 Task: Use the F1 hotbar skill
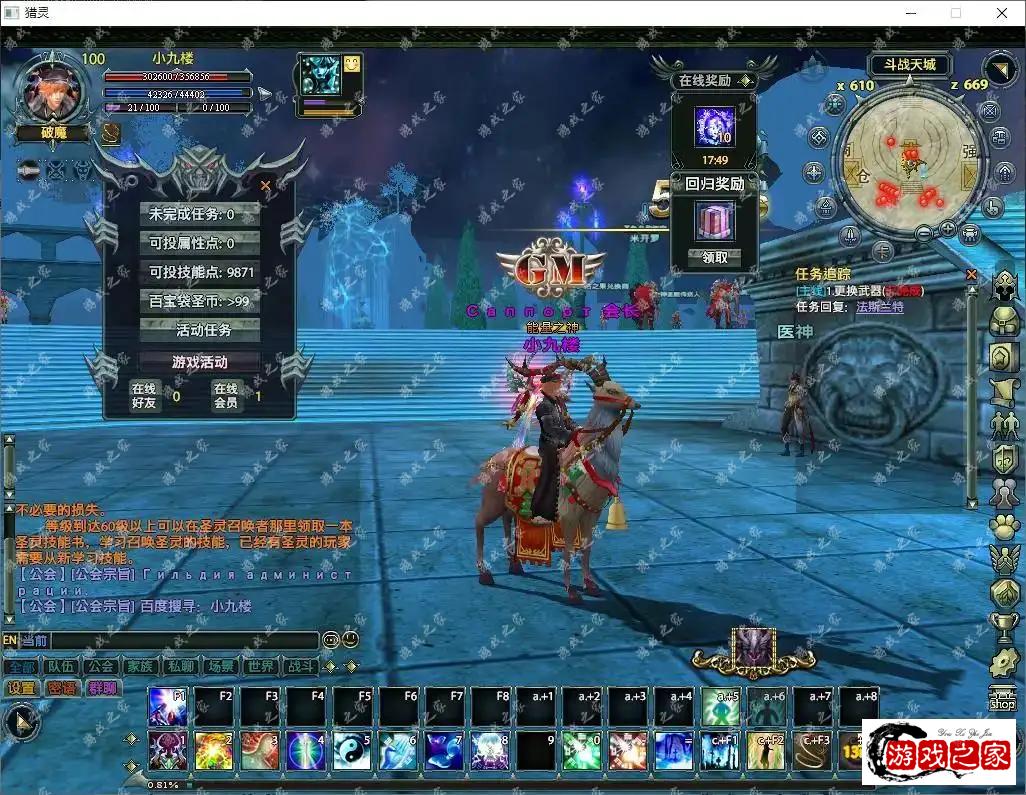pos(167,707)
